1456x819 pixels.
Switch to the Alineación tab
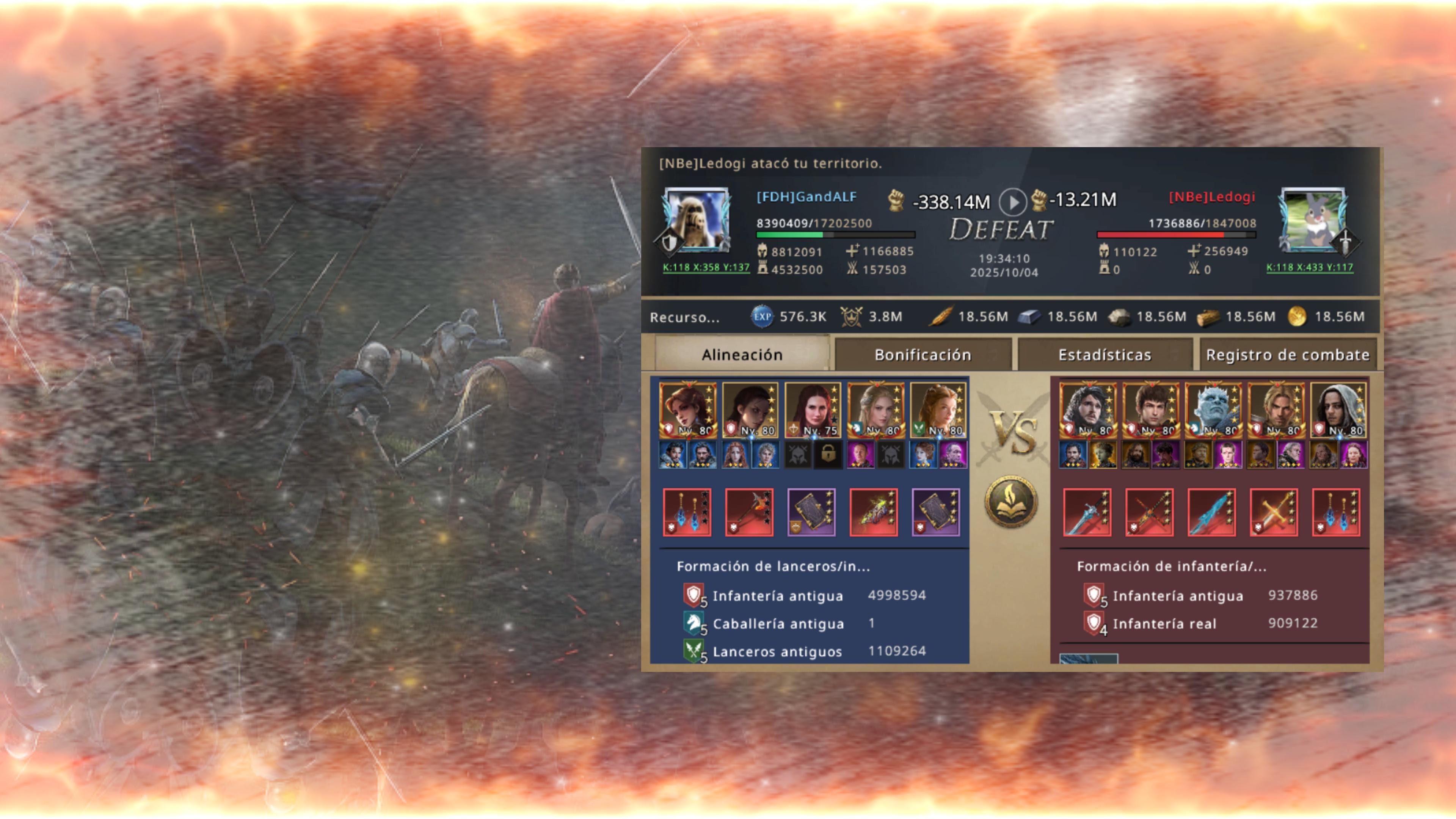[x=742, y=355]
